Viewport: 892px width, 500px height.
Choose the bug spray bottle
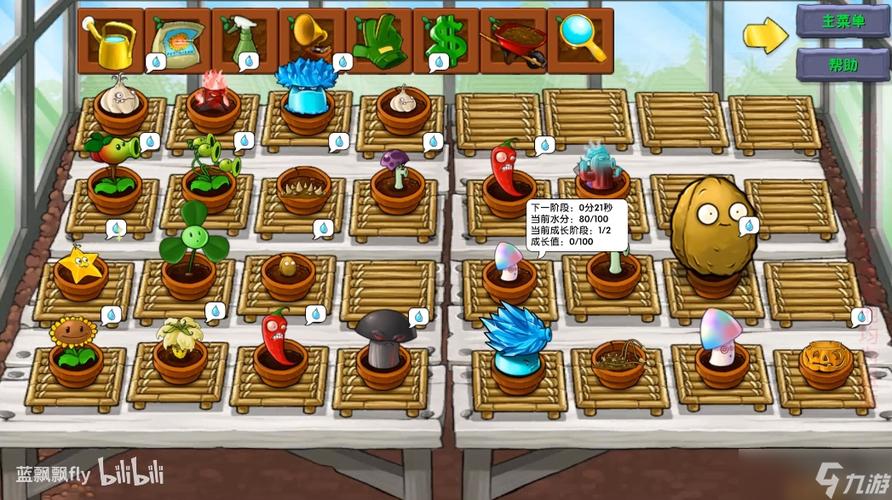244,40
